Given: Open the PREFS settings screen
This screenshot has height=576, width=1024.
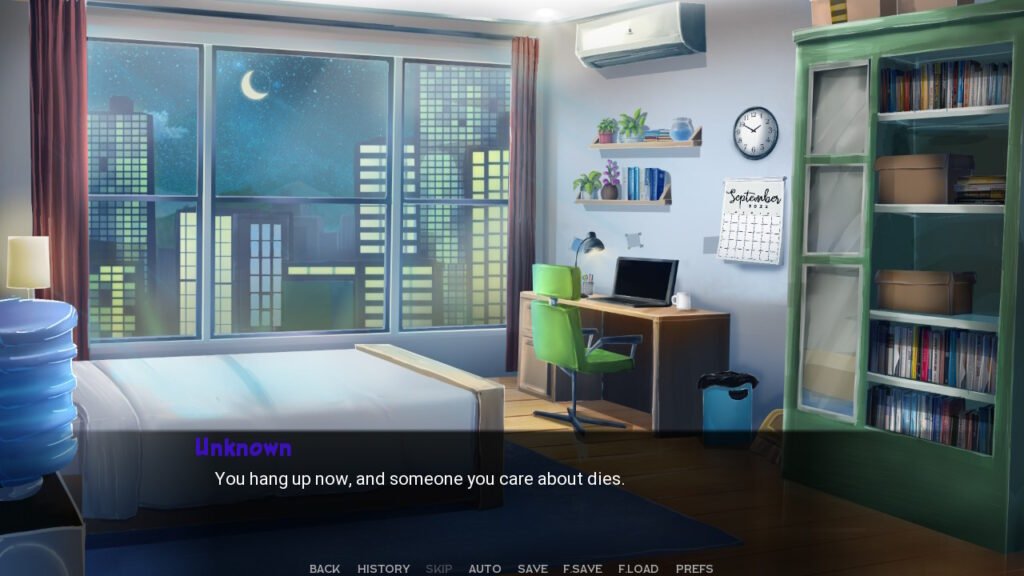Looking at the screenshot, I should point(694,569).
